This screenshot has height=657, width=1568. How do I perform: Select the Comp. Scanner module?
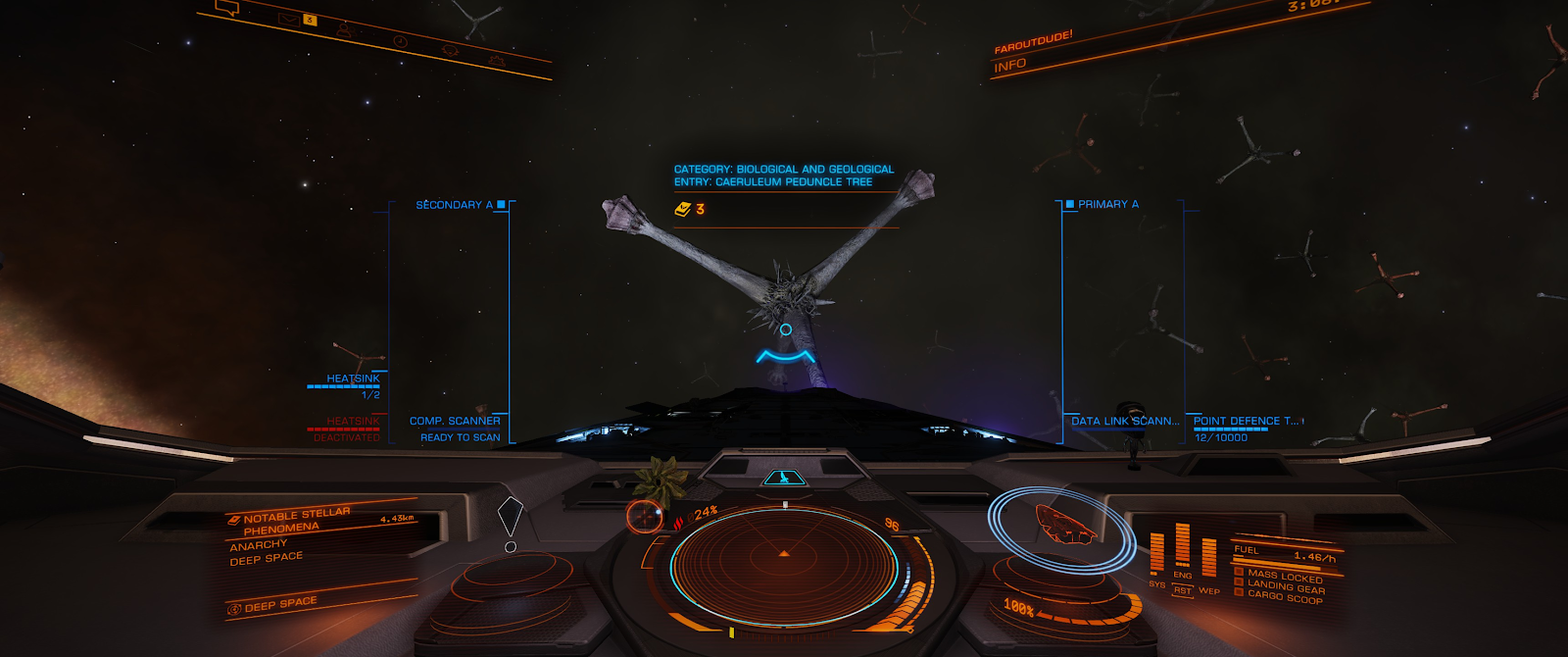click(x=455, y=421)
